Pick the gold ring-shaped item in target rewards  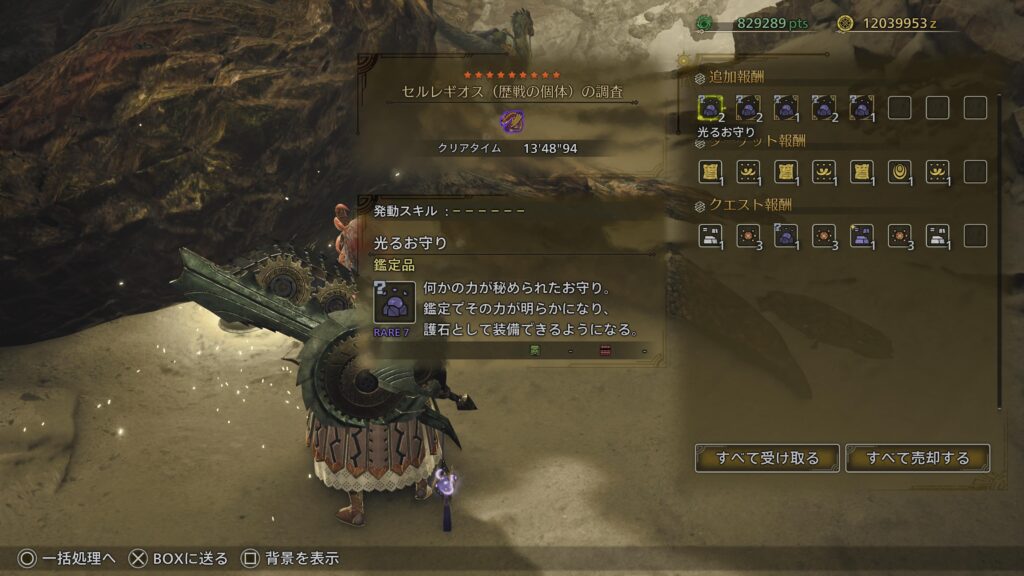(899, 171)
